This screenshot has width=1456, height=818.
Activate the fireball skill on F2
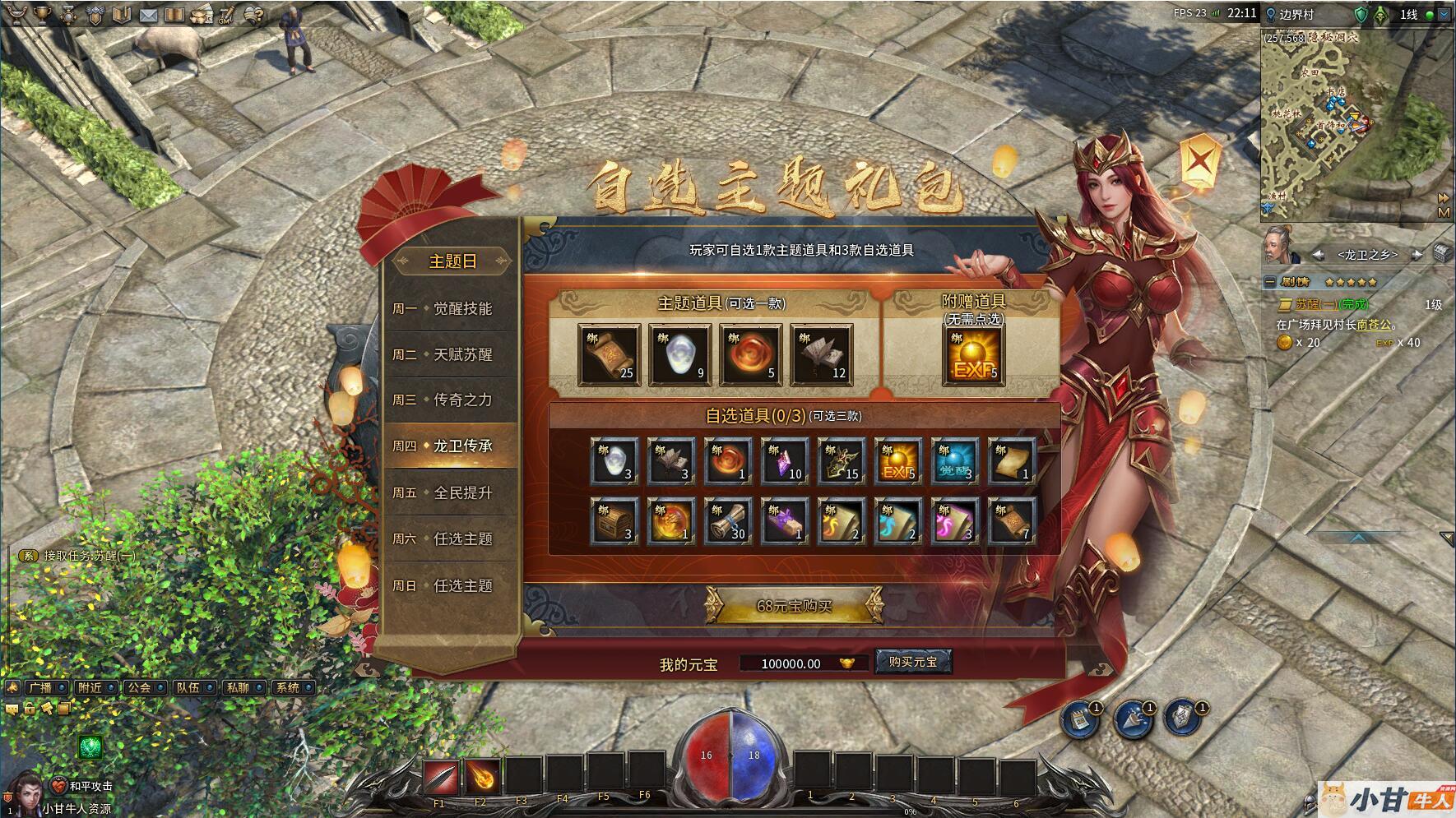click(x=481, y=776)
